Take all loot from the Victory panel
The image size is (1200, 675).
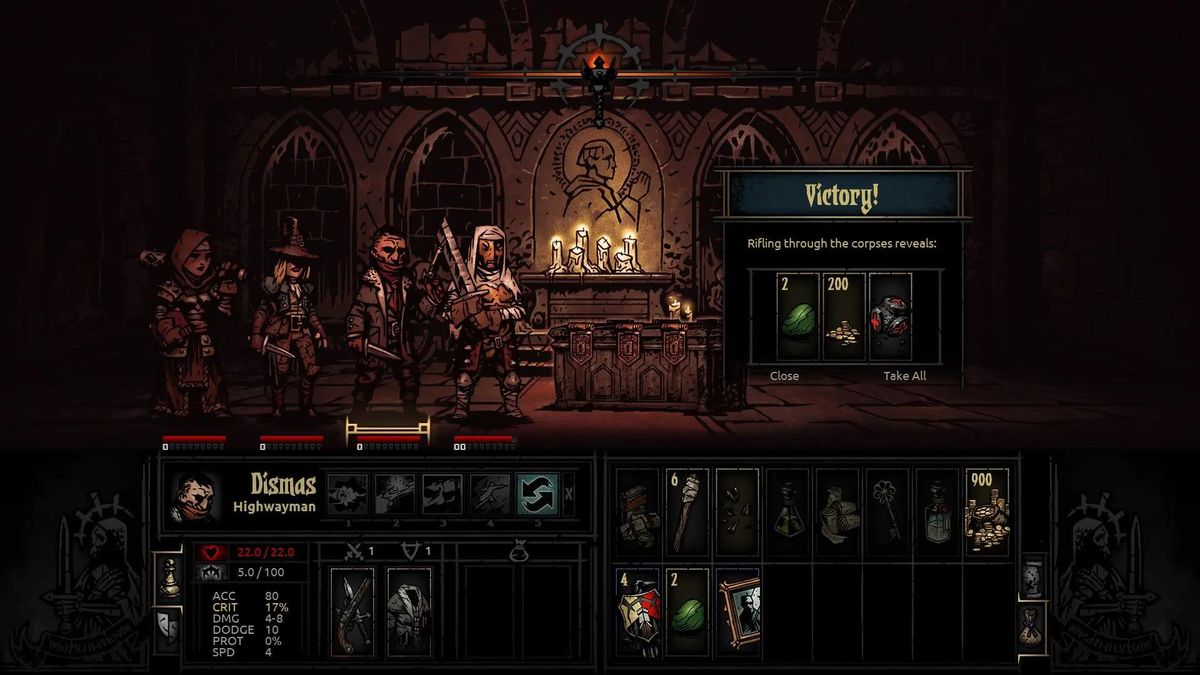(x=904, y=376)
